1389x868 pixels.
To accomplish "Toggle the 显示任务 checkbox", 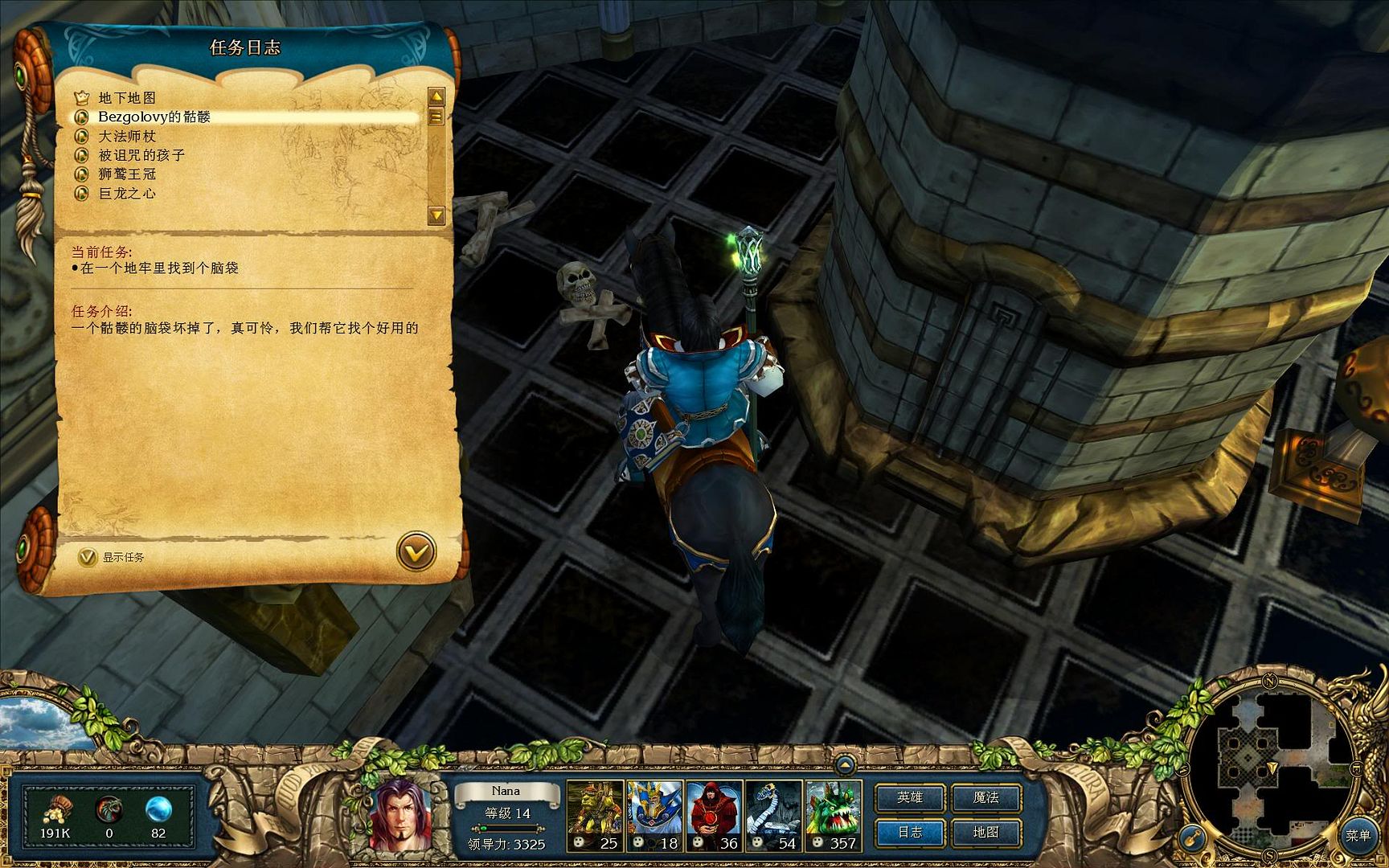I will pyautogui.click(x=87, y=557).
